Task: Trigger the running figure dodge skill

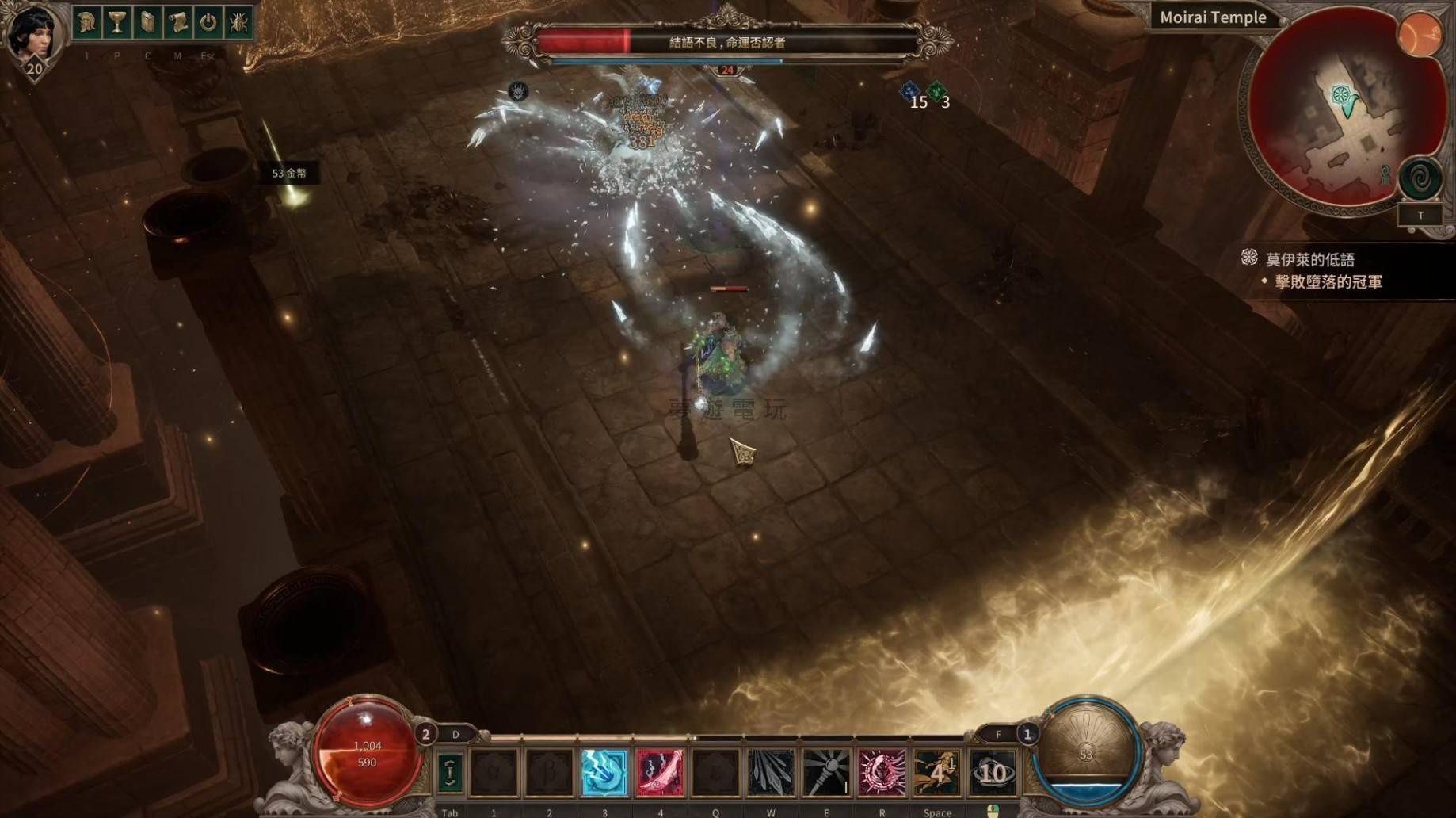Action: (937, 772)
